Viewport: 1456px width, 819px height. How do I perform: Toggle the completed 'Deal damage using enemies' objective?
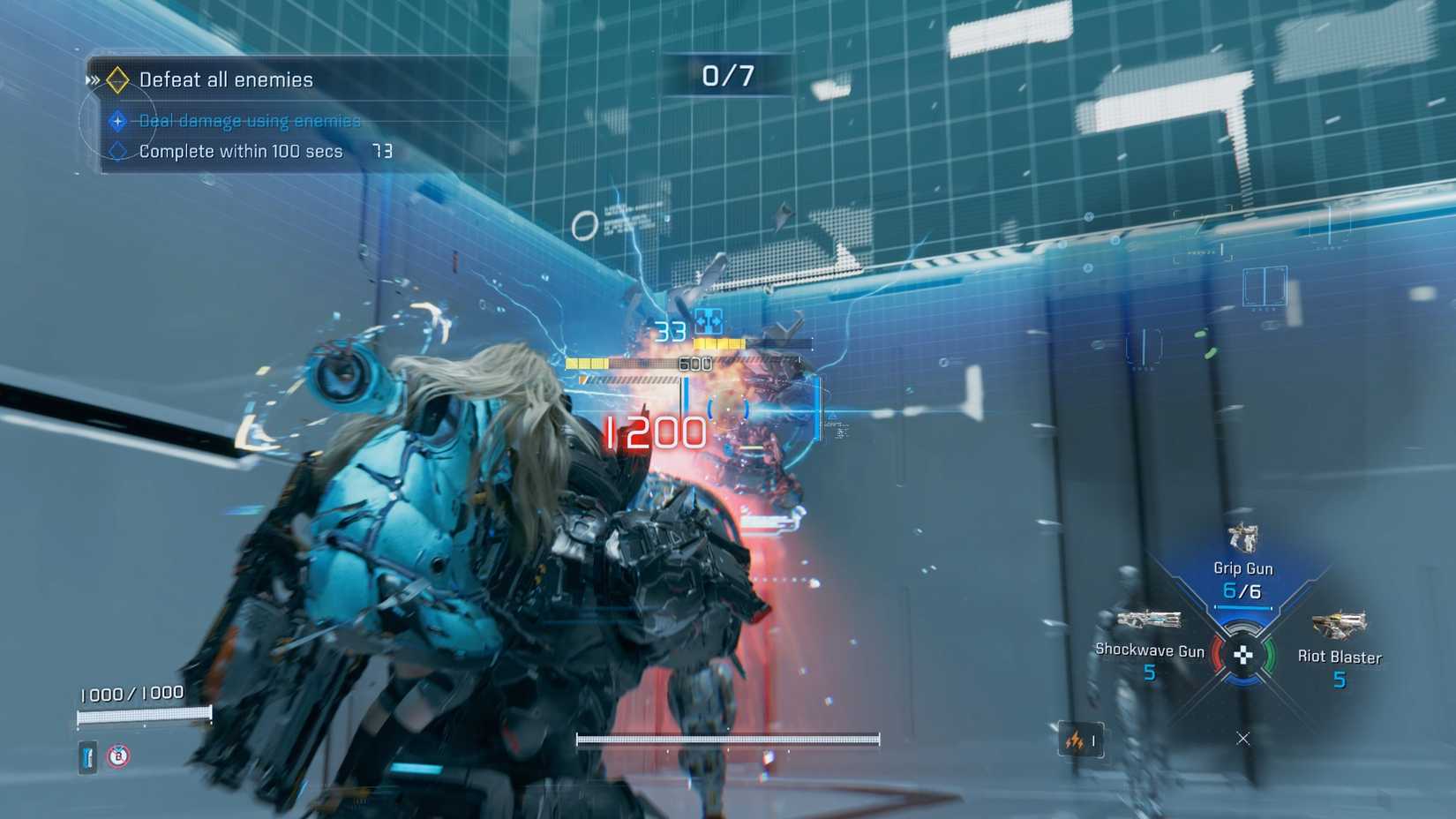[249, 120]
